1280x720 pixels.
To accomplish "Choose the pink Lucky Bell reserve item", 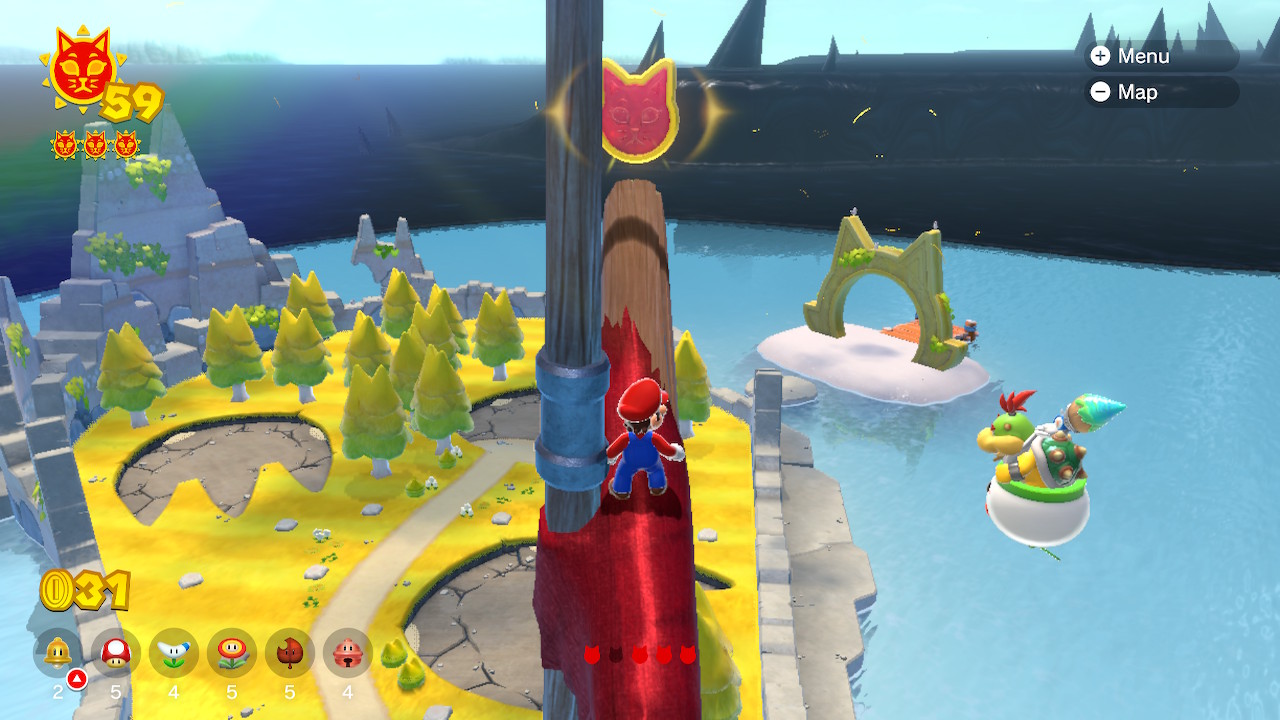I will tap(348, 653).
